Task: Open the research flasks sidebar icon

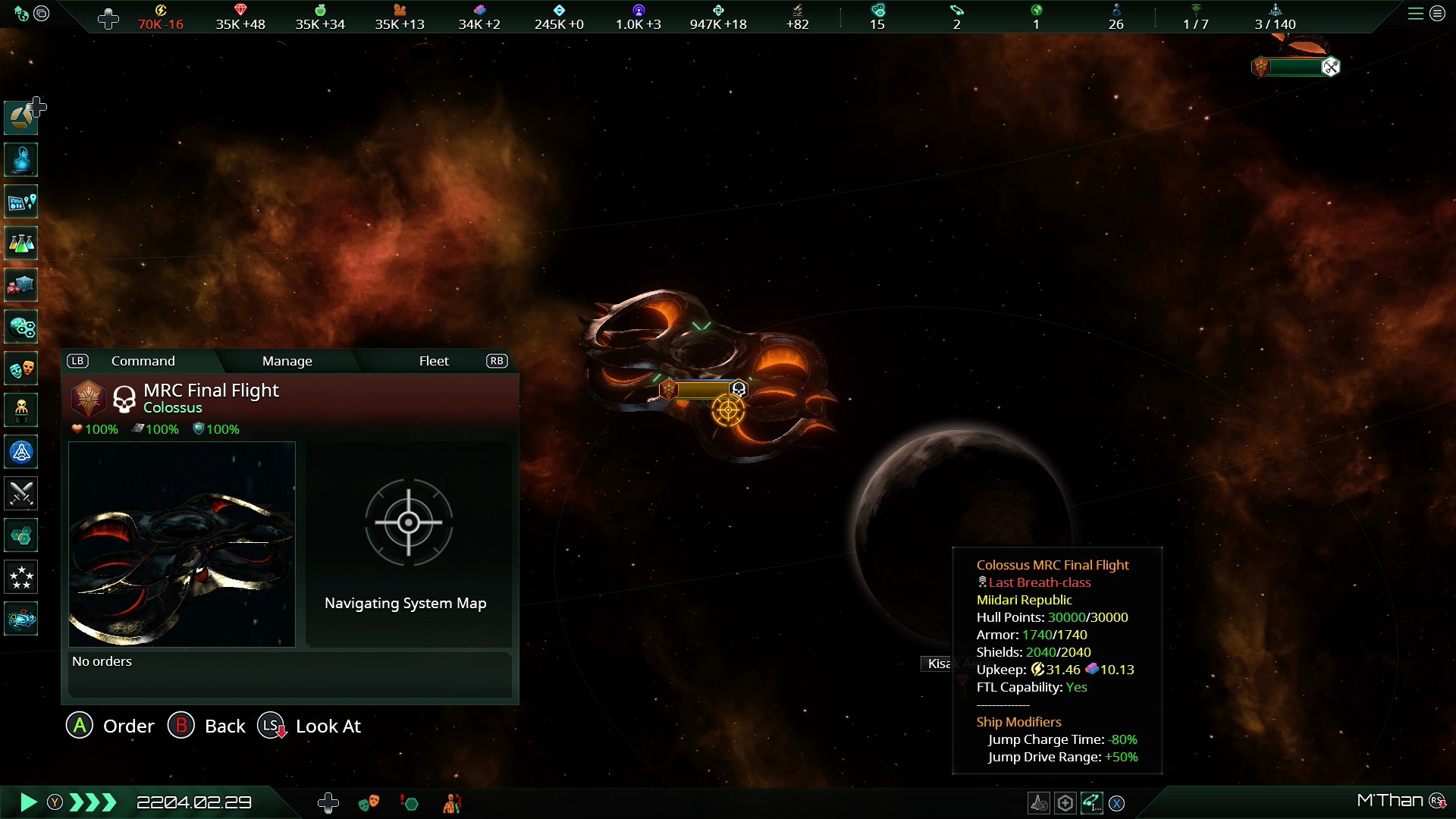Action: pos(21,243)
